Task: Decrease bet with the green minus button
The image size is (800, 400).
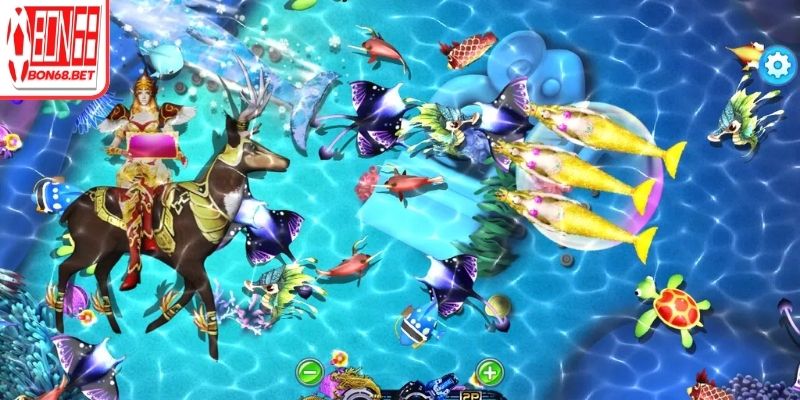Action: click(310, 374)
